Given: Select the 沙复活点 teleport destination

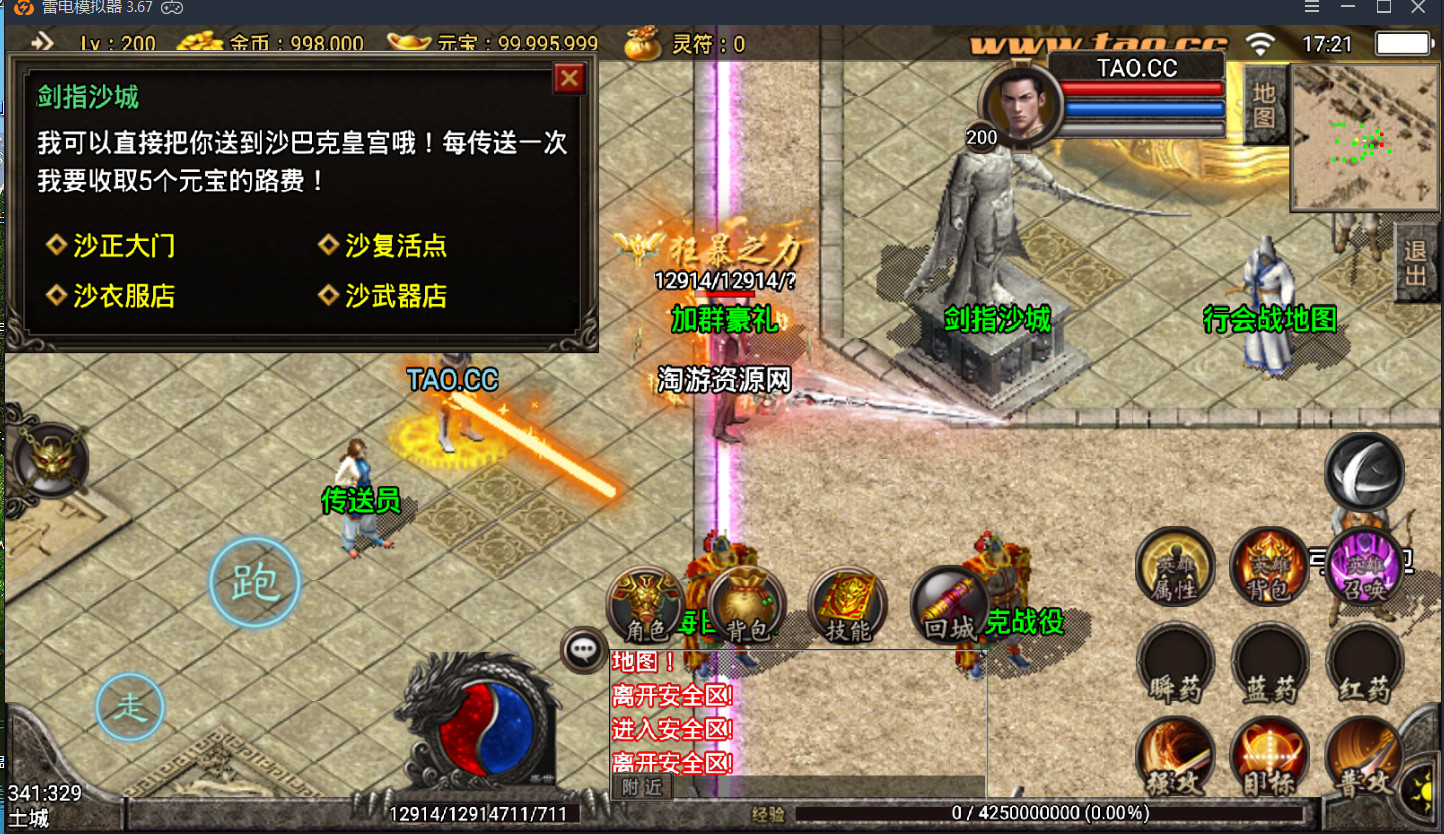Looking at the screenshot, I should (395, 246).
